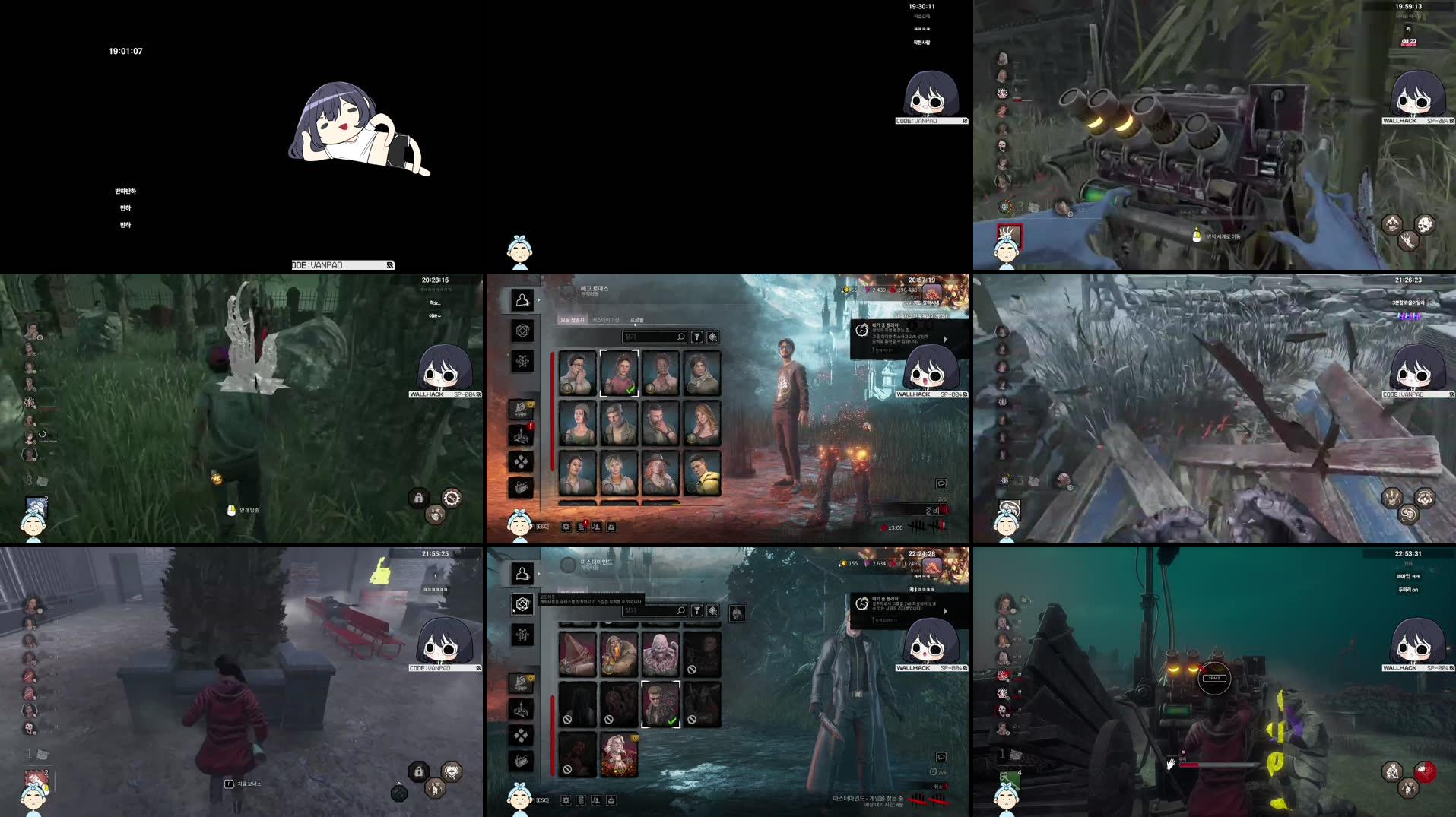This screenshot has width=1456, height=817.
Task: Open the friends list icon near the ESC hint
Action: (x=596, y=527)
